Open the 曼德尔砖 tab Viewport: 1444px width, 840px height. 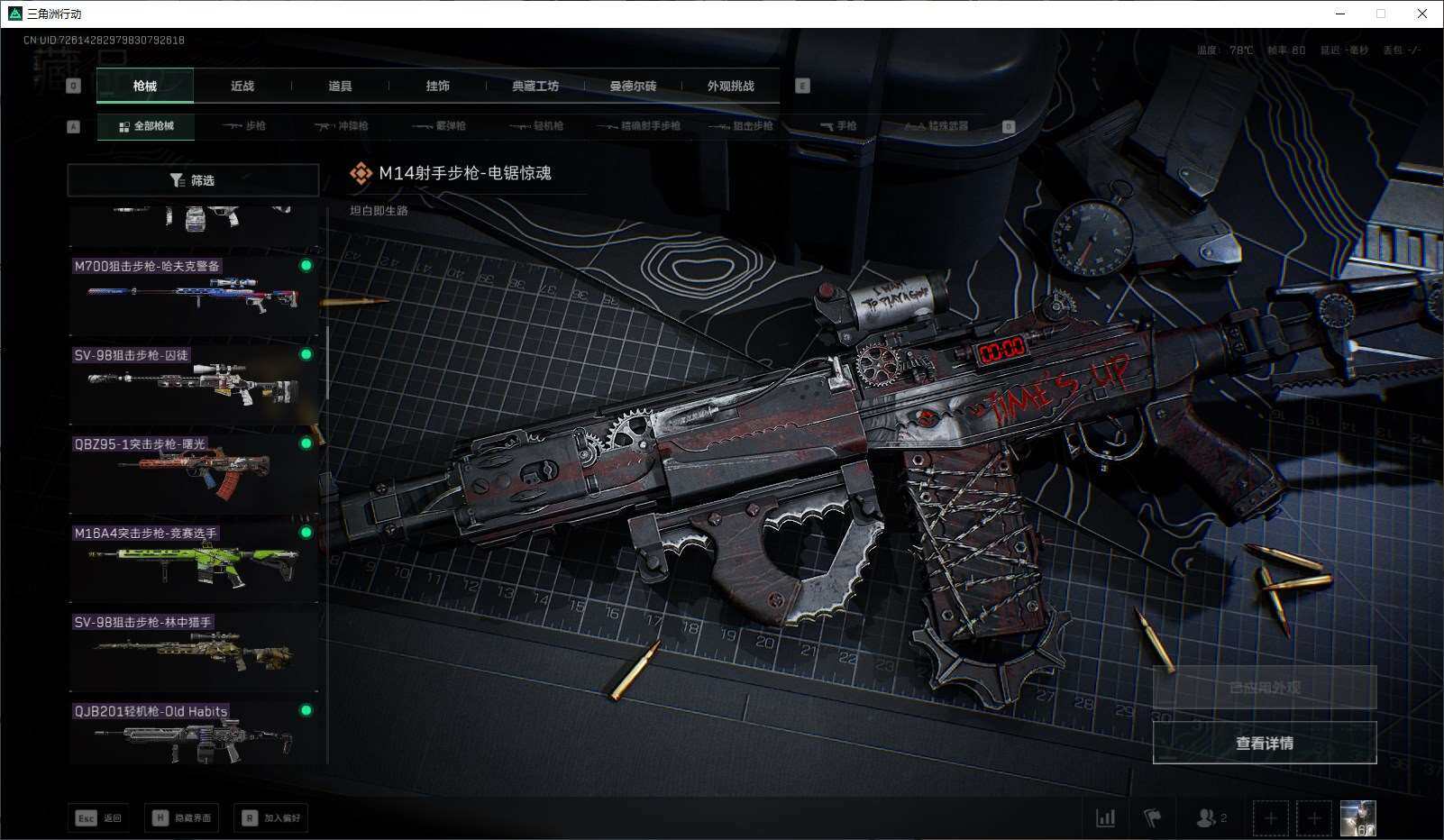pyautogui.click(x=633, y=87)
